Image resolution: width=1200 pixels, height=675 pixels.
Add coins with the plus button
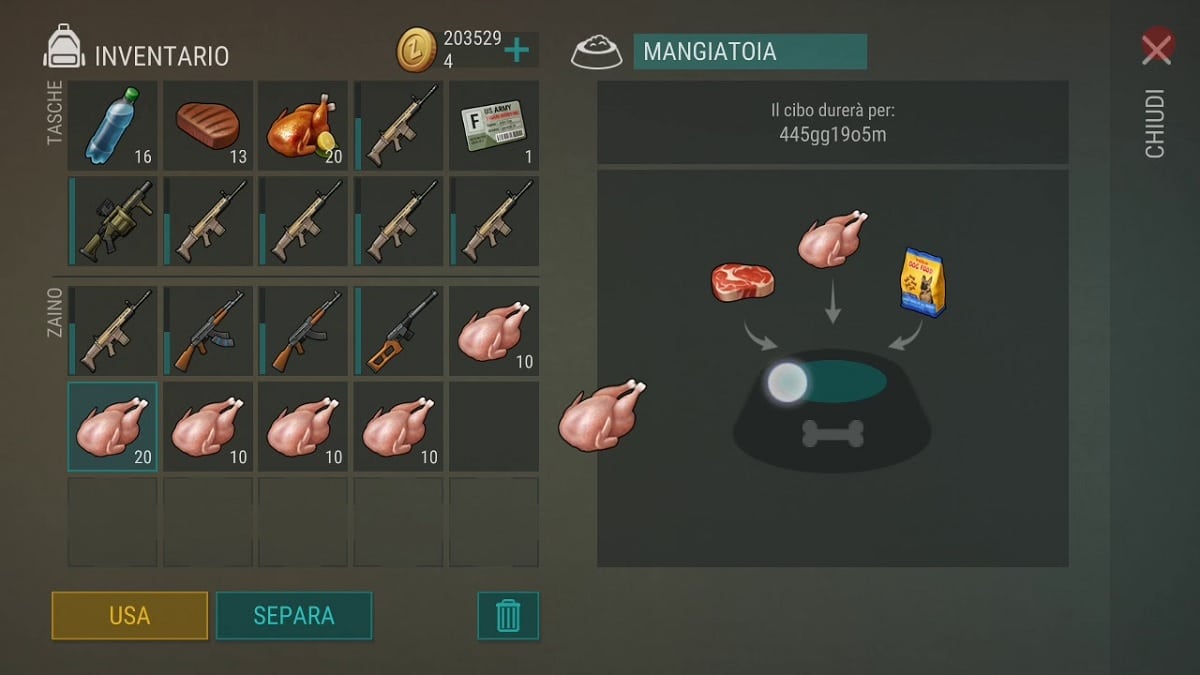point(517,49)
